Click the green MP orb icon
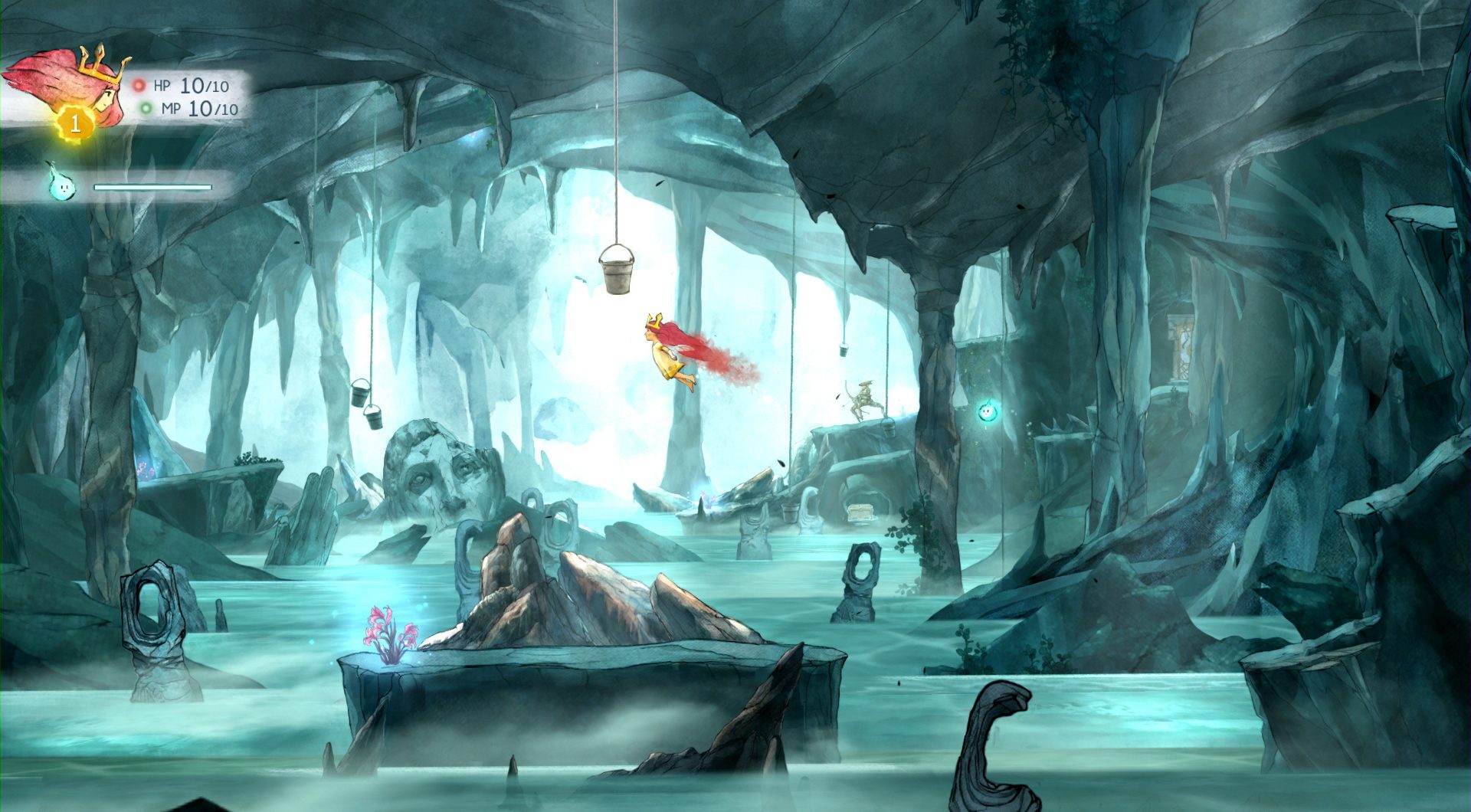 tap(145, 109)
